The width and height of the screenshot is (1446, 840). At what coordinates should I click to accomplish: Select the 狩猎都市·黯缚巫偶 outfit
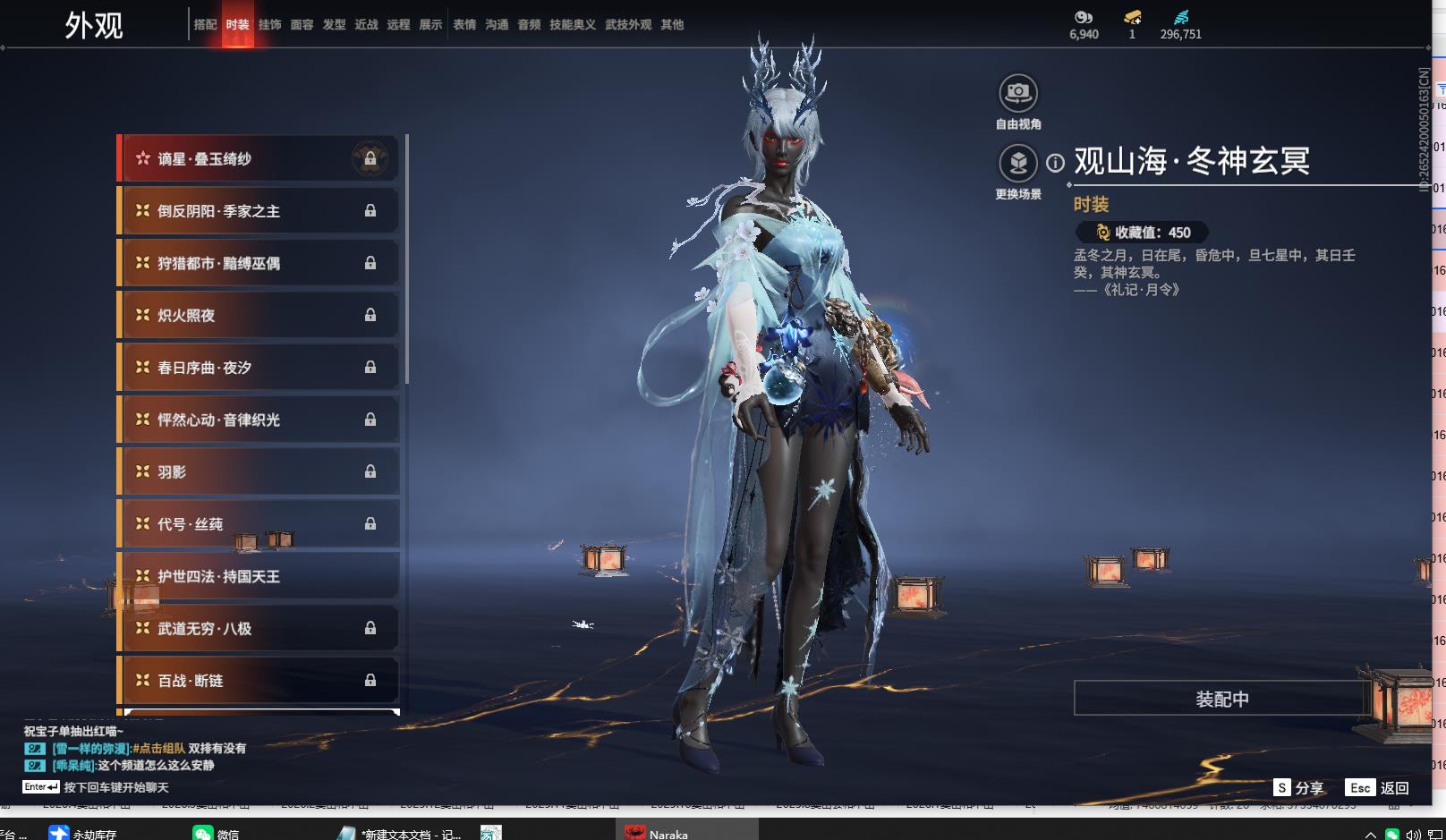click(258, 263)
